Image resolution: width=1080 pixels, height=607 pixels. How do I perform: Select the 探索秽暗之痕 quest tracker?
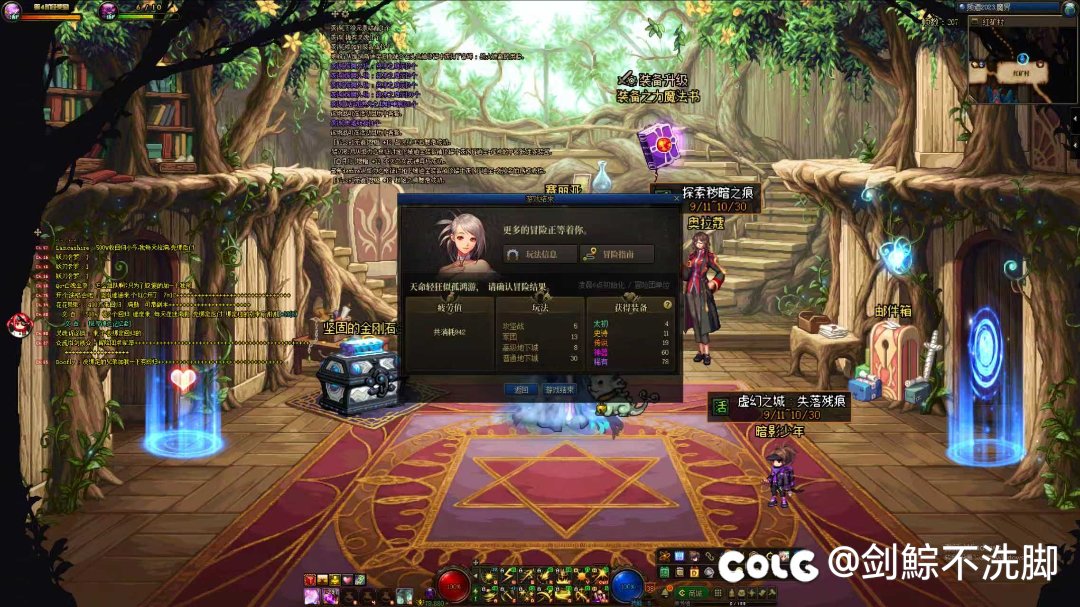707,198
